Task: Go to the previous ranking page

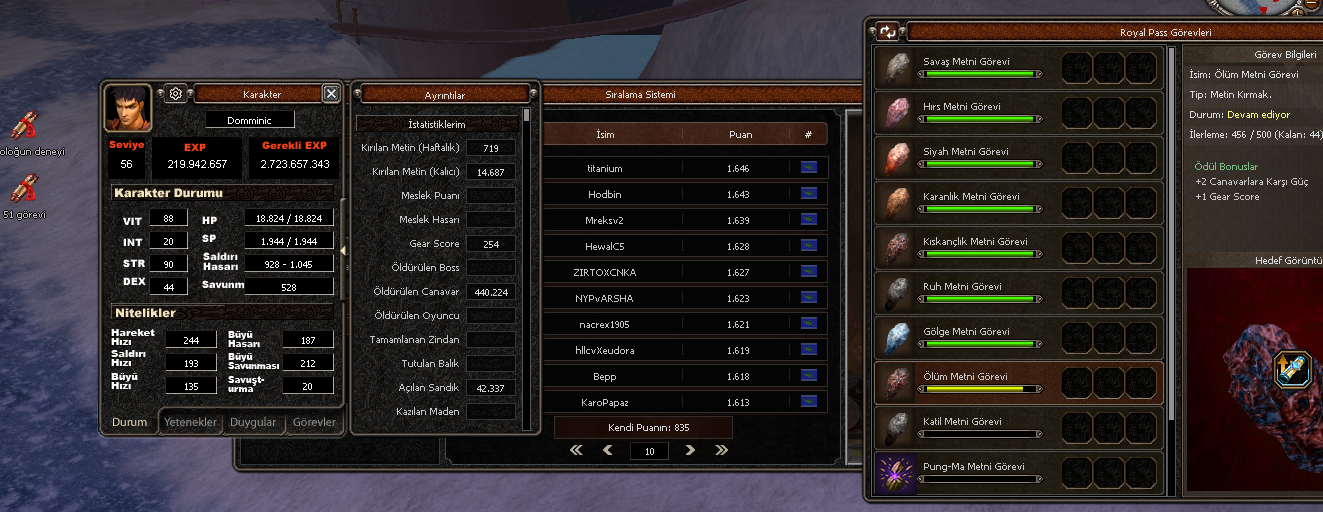Action: point(607,450)
